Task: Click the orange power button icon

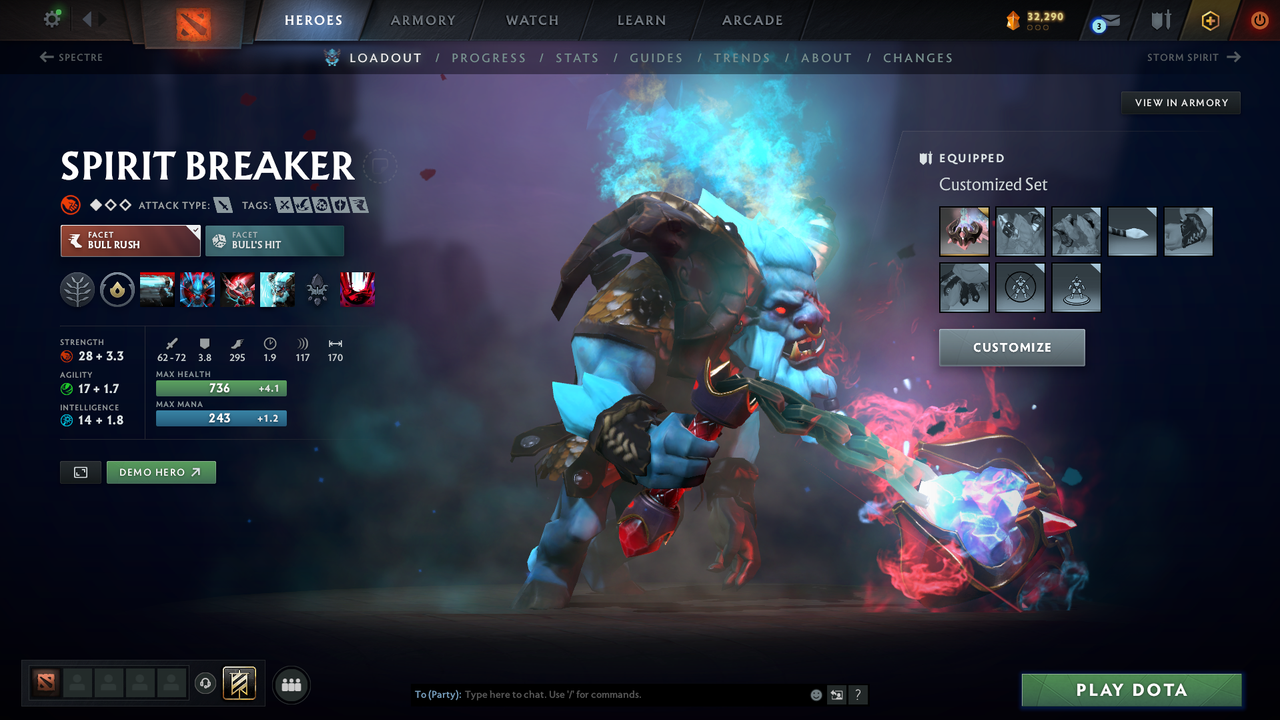Action: coord(1259,20)
